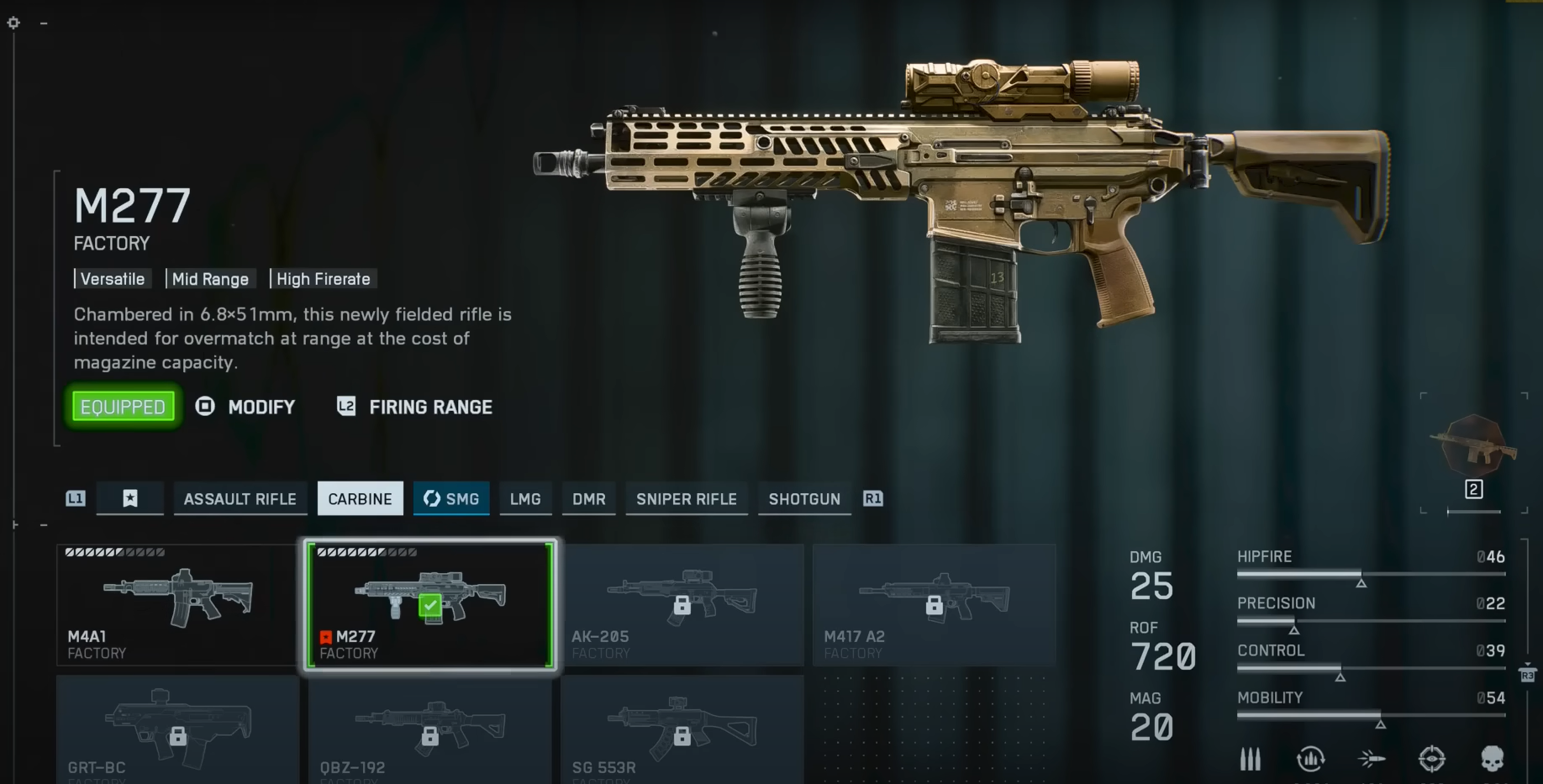Click the R1 bumper badge
The width and height of the screenshot is (1543, 784).
[x=872, y=498]
